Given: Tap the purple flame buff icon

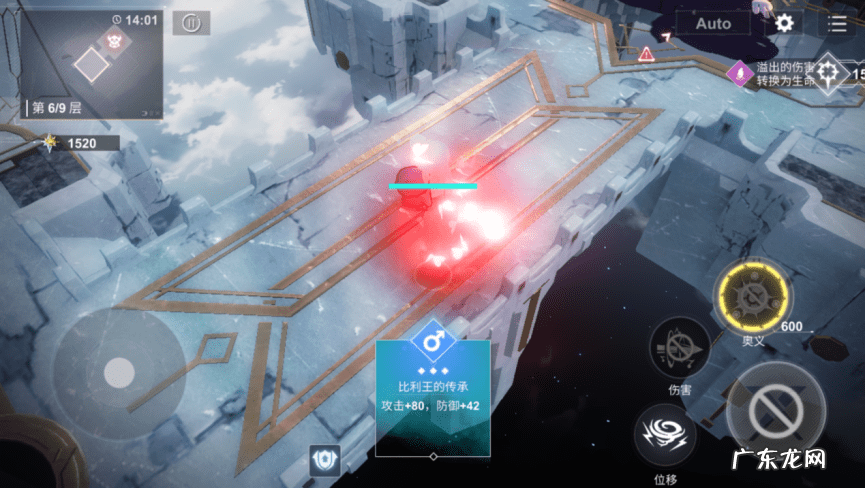Looking at the screenshot, I should [741, 73].
